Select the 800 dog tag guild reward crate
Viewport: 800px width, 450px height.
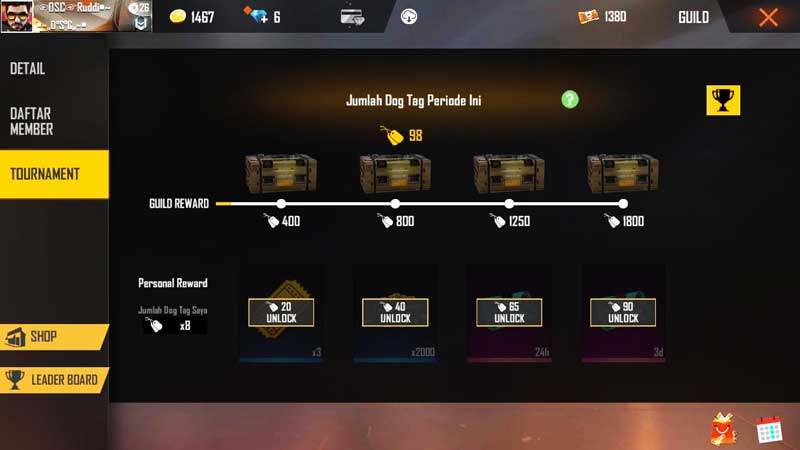coord(395,173)
